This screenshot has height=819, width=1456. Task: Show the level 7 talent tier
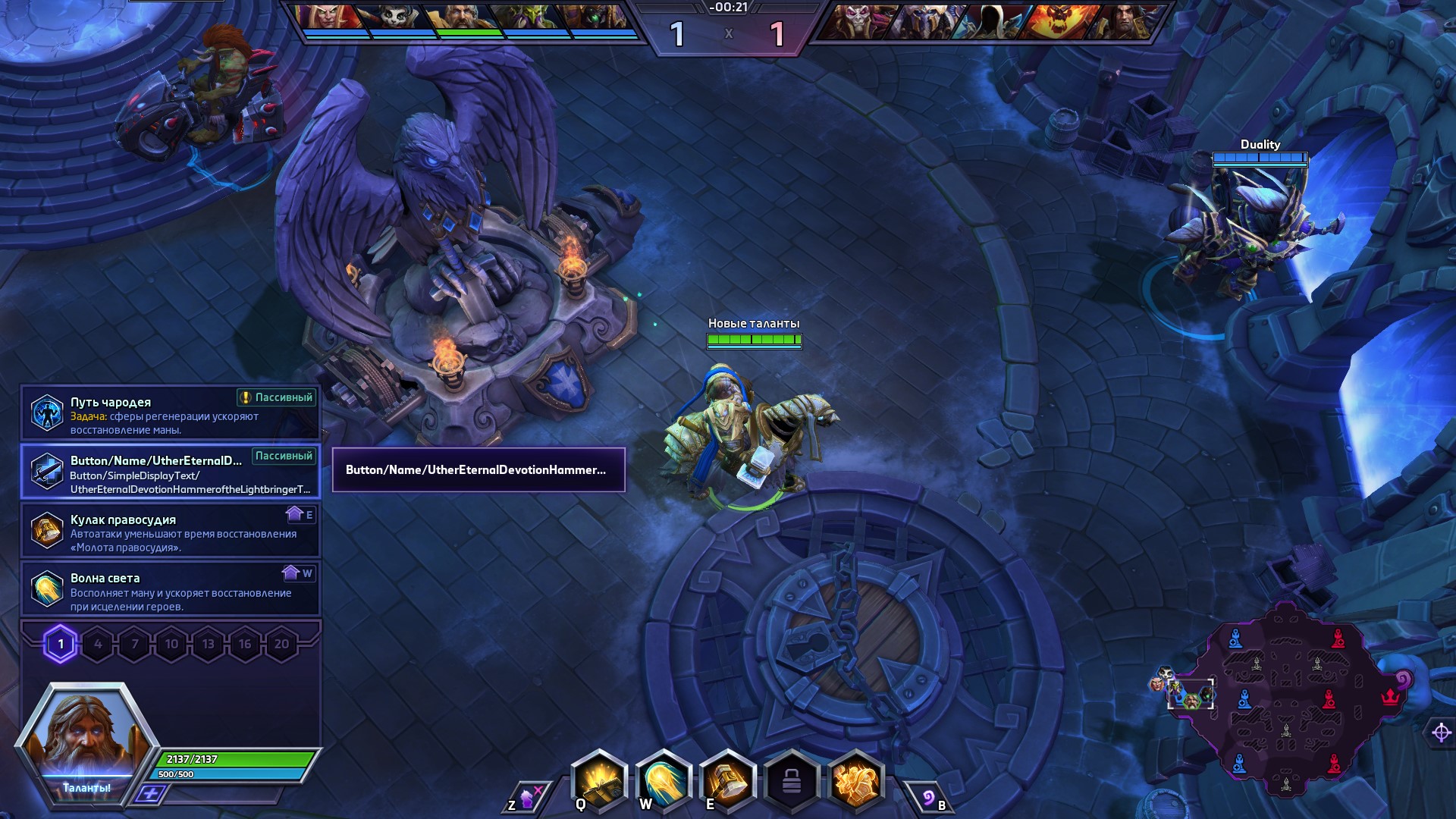(x=135, y=645)
